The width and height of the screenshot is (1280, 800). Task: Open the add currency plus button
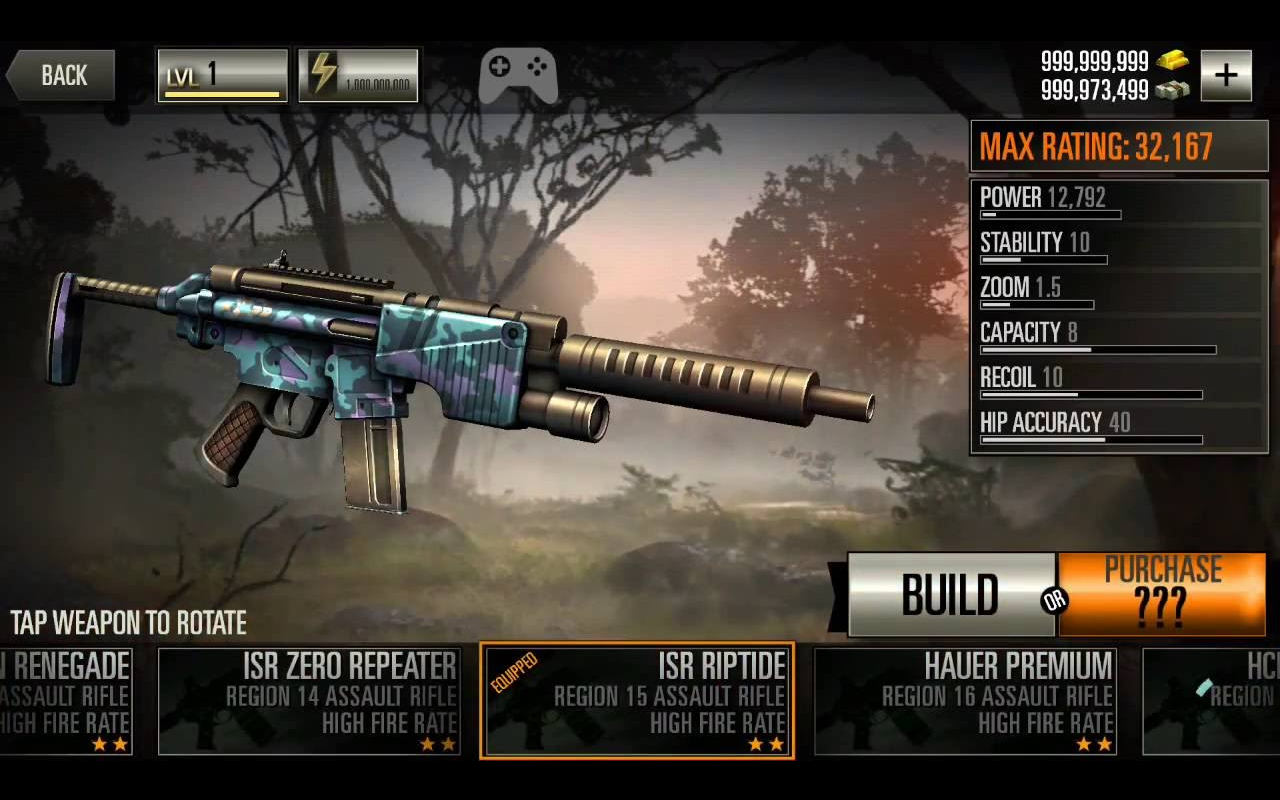click(x=1226, y=75)
